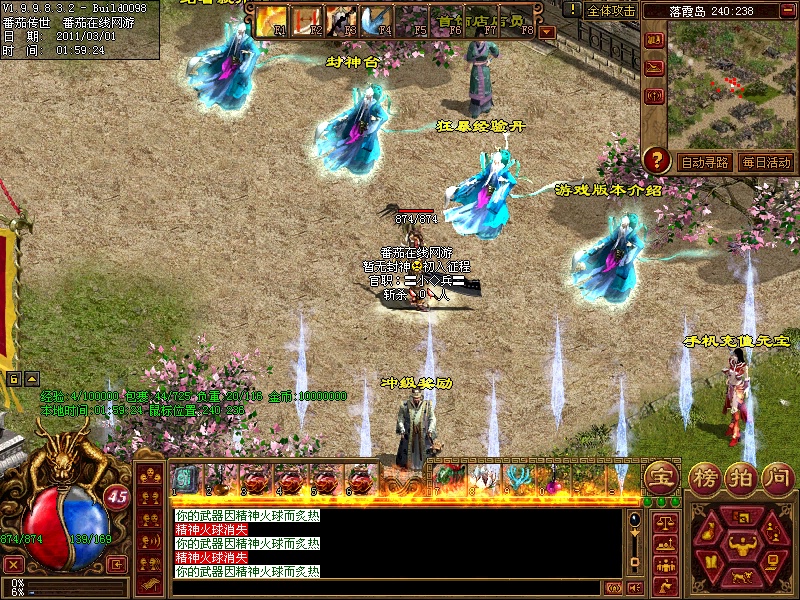Image resolution: width=800 pixels, height=600 pixels.
Task: Click the yellow exclamation mark notice icon
Action: (x=572, y=10)
